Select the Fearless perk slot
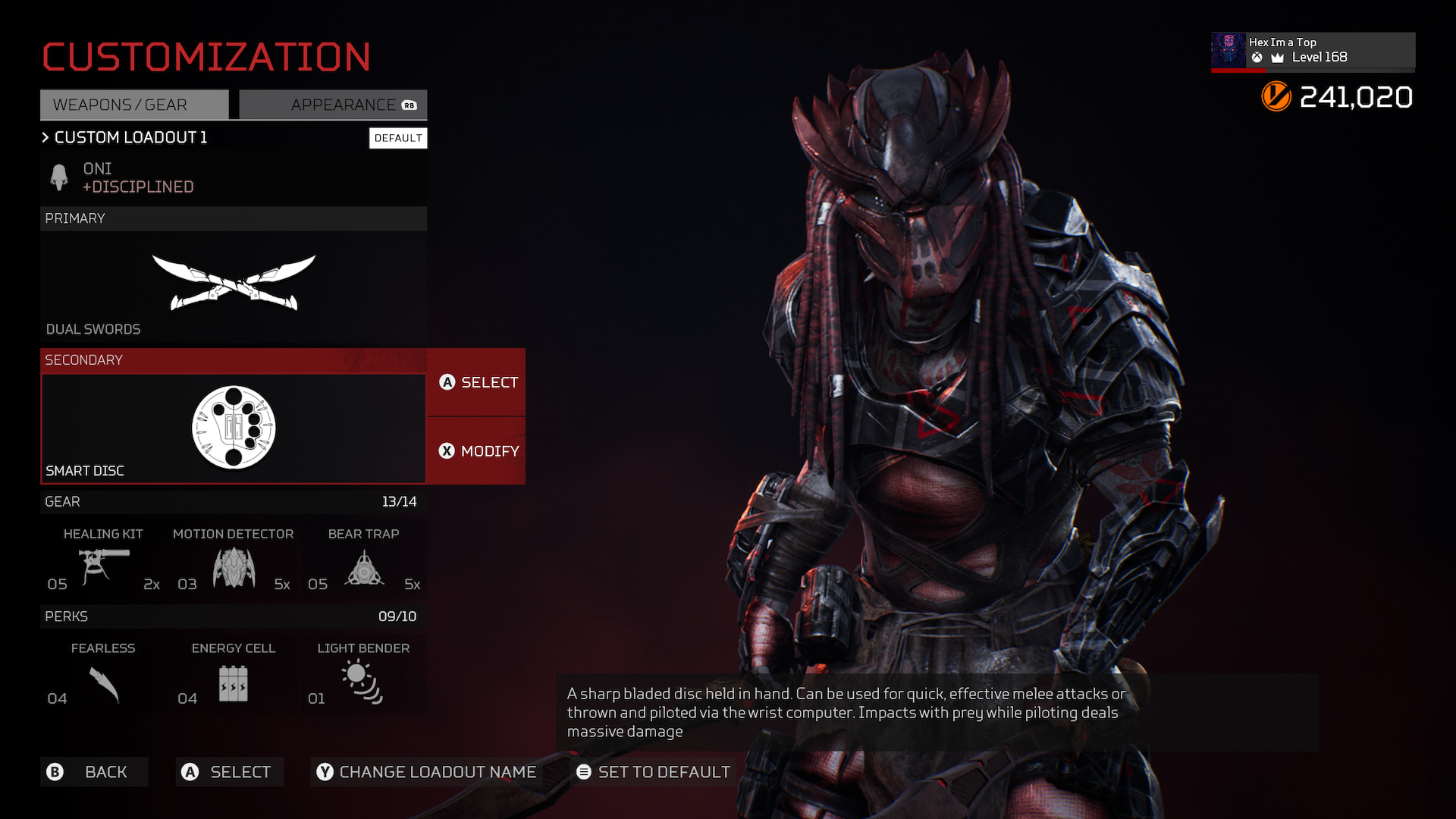 (103, 673)
